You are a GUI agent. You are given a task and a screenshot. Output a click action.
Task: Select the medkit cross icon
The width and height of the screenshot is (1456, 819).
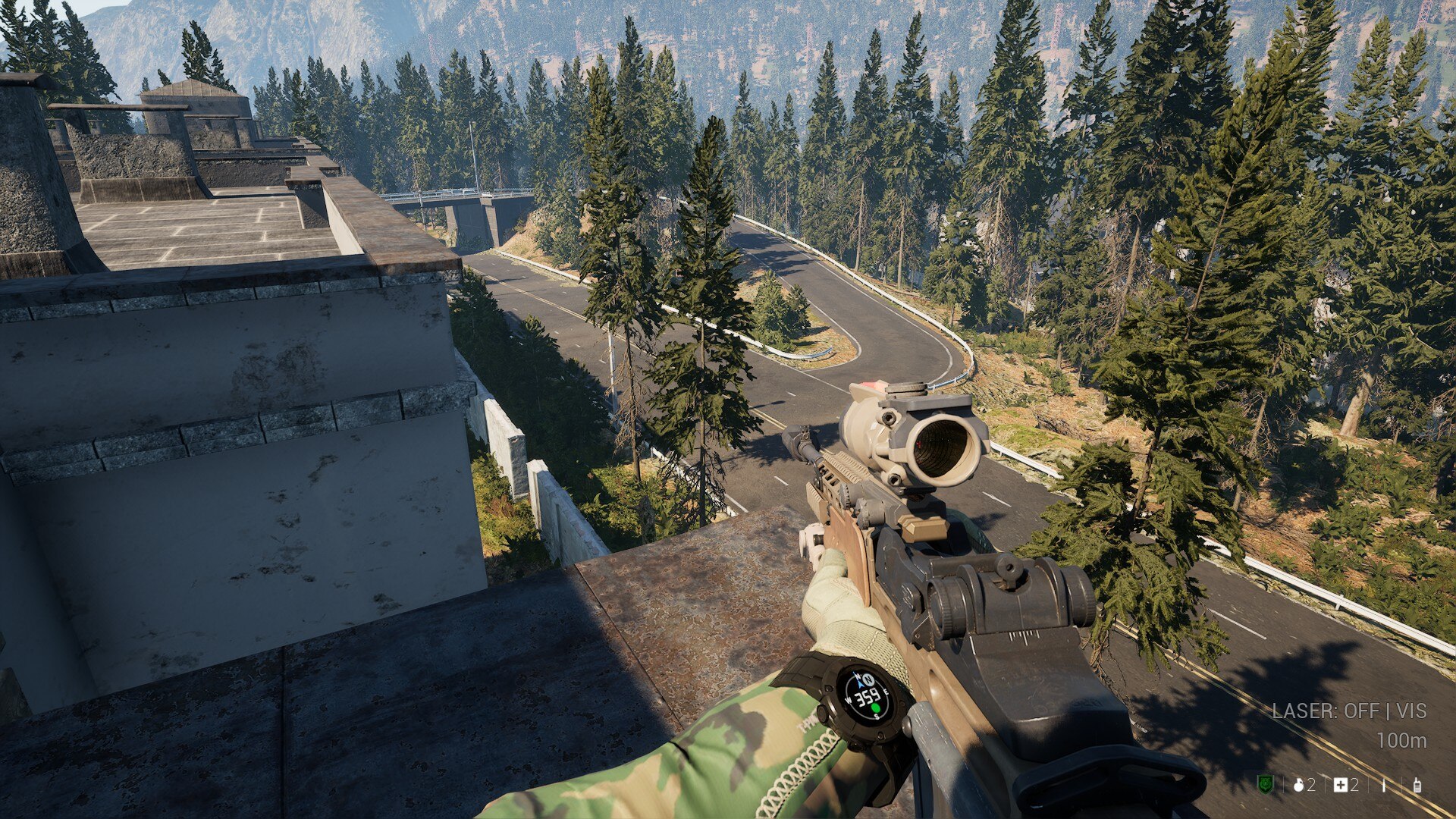click(1341, 786)
